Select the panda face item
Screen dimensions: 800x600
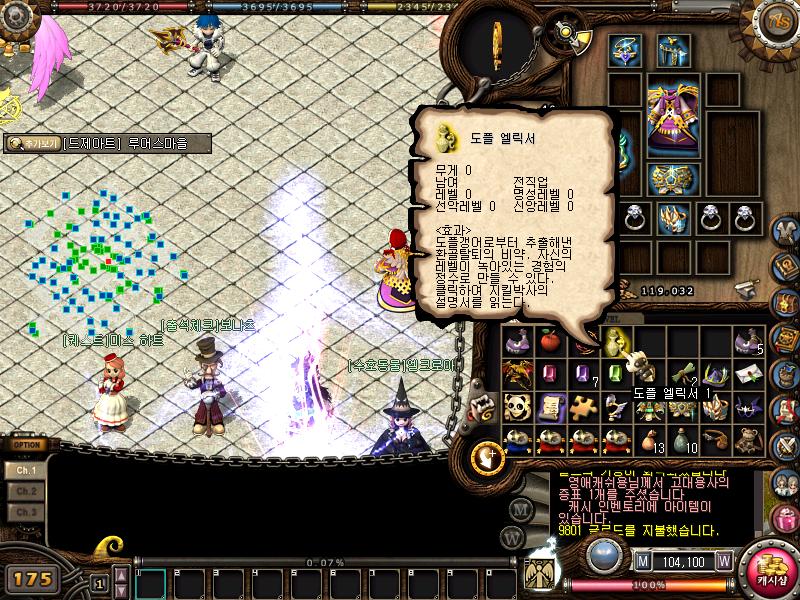516,407
